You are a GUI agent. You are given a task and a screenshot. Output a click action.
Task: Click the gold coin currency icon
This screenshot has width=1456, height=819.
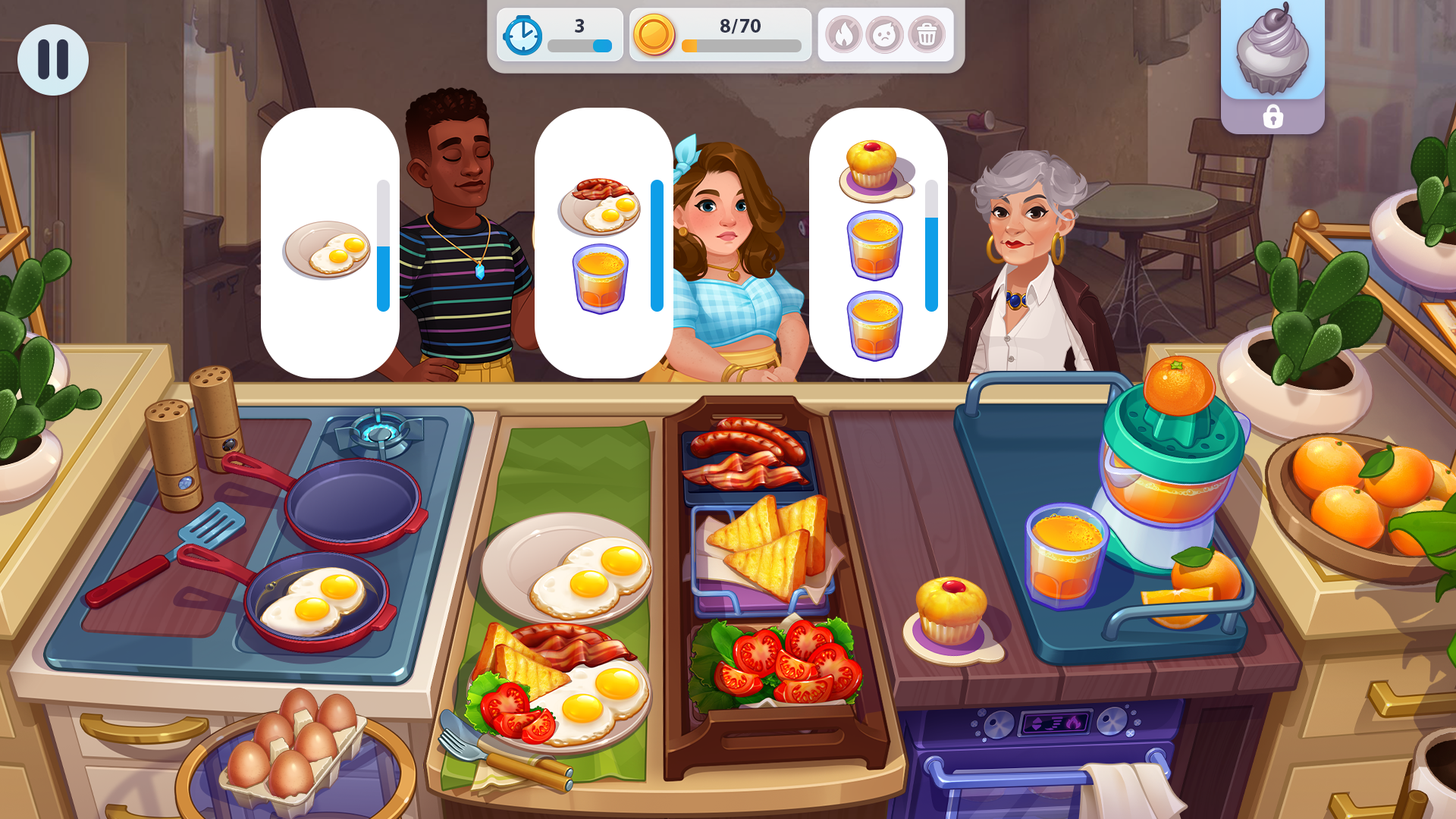coord(654,35)
